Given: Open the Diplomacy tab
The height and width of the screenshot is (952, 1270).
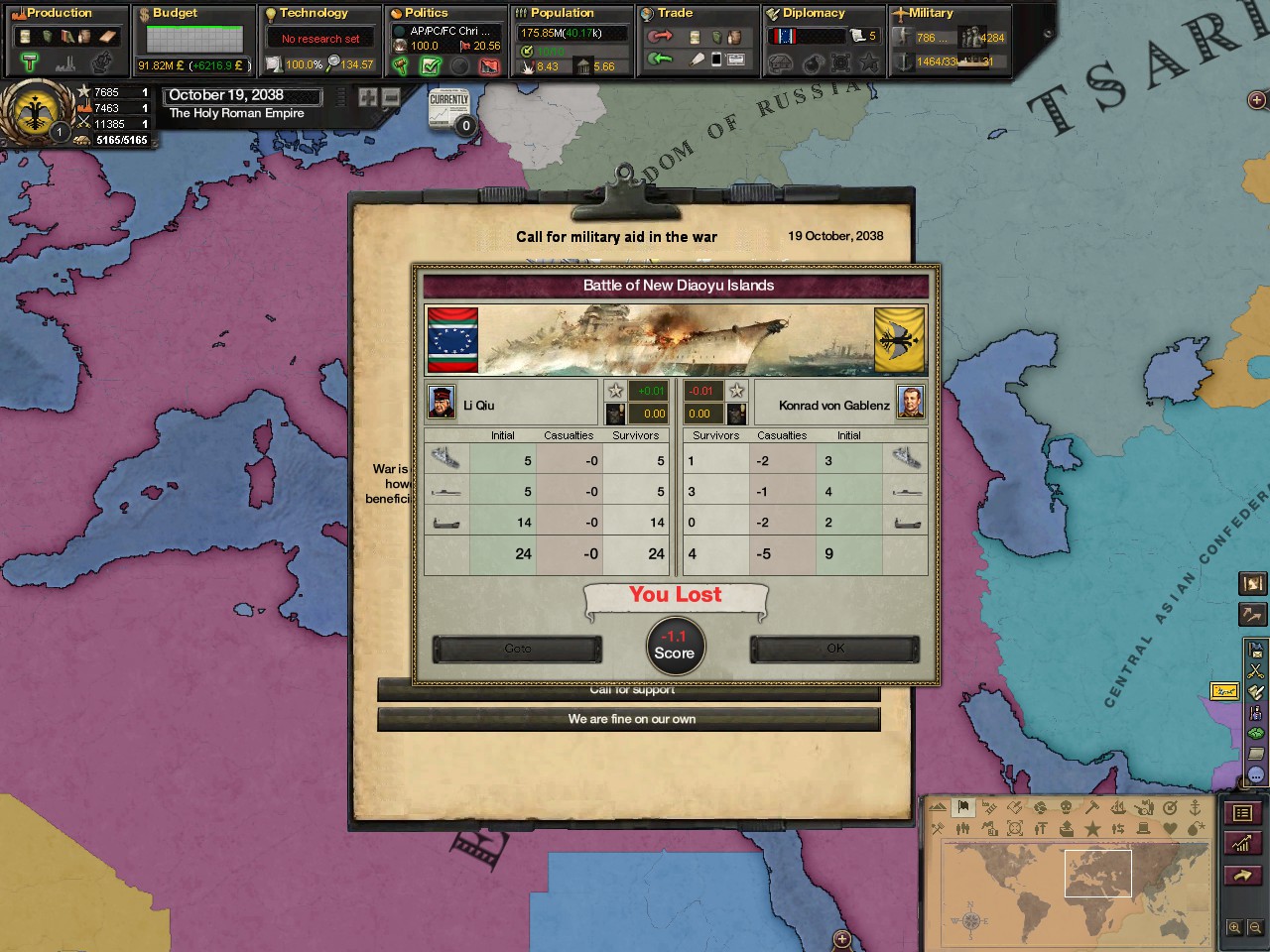Looking at the screenshot, I should tap(813, 13).
